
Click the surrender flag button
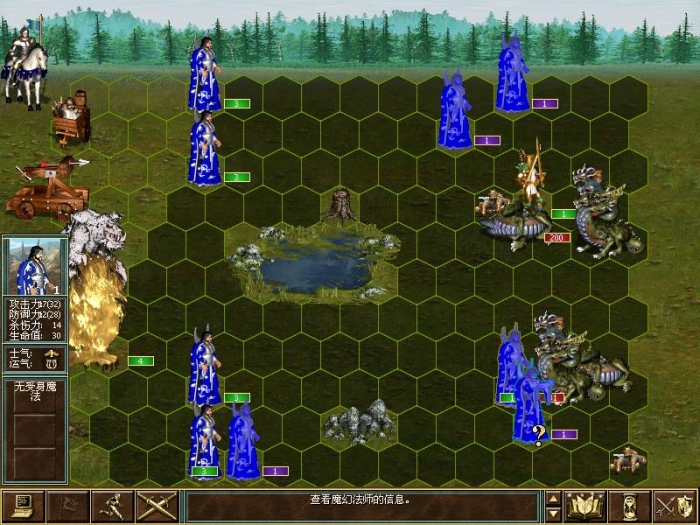point(68,506)
